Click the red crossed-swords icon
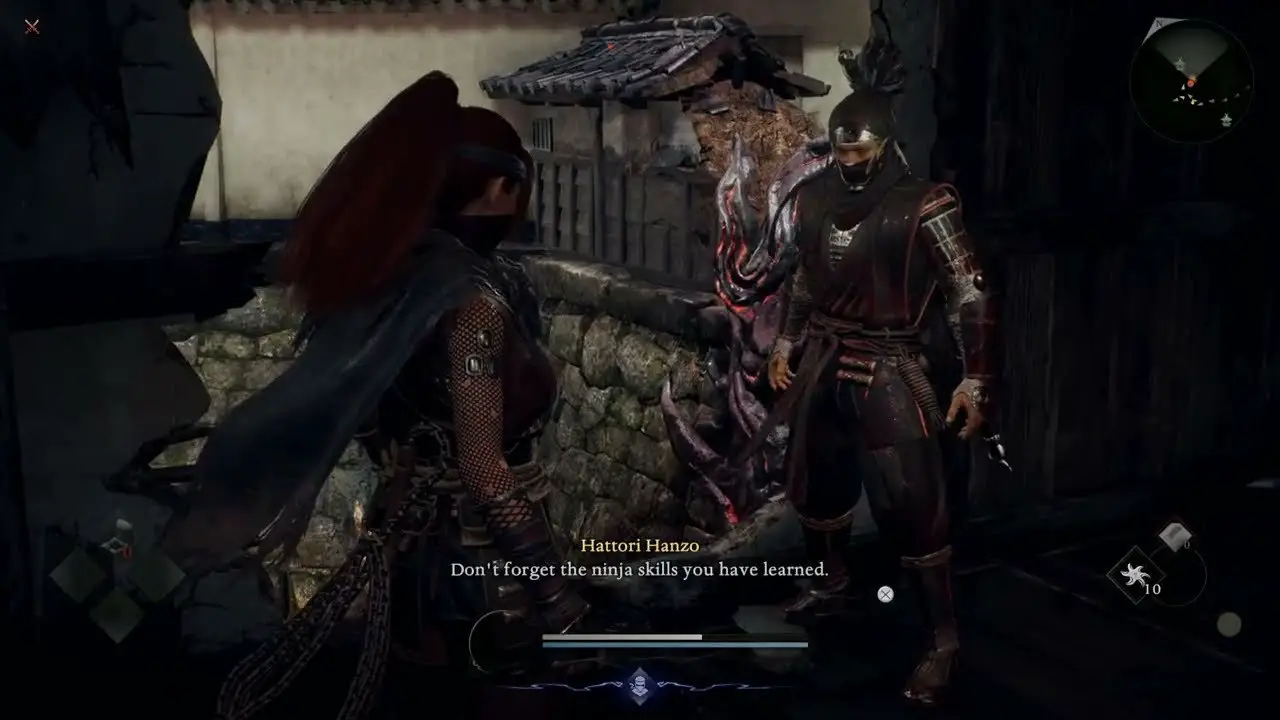 (x=32, y=26)
